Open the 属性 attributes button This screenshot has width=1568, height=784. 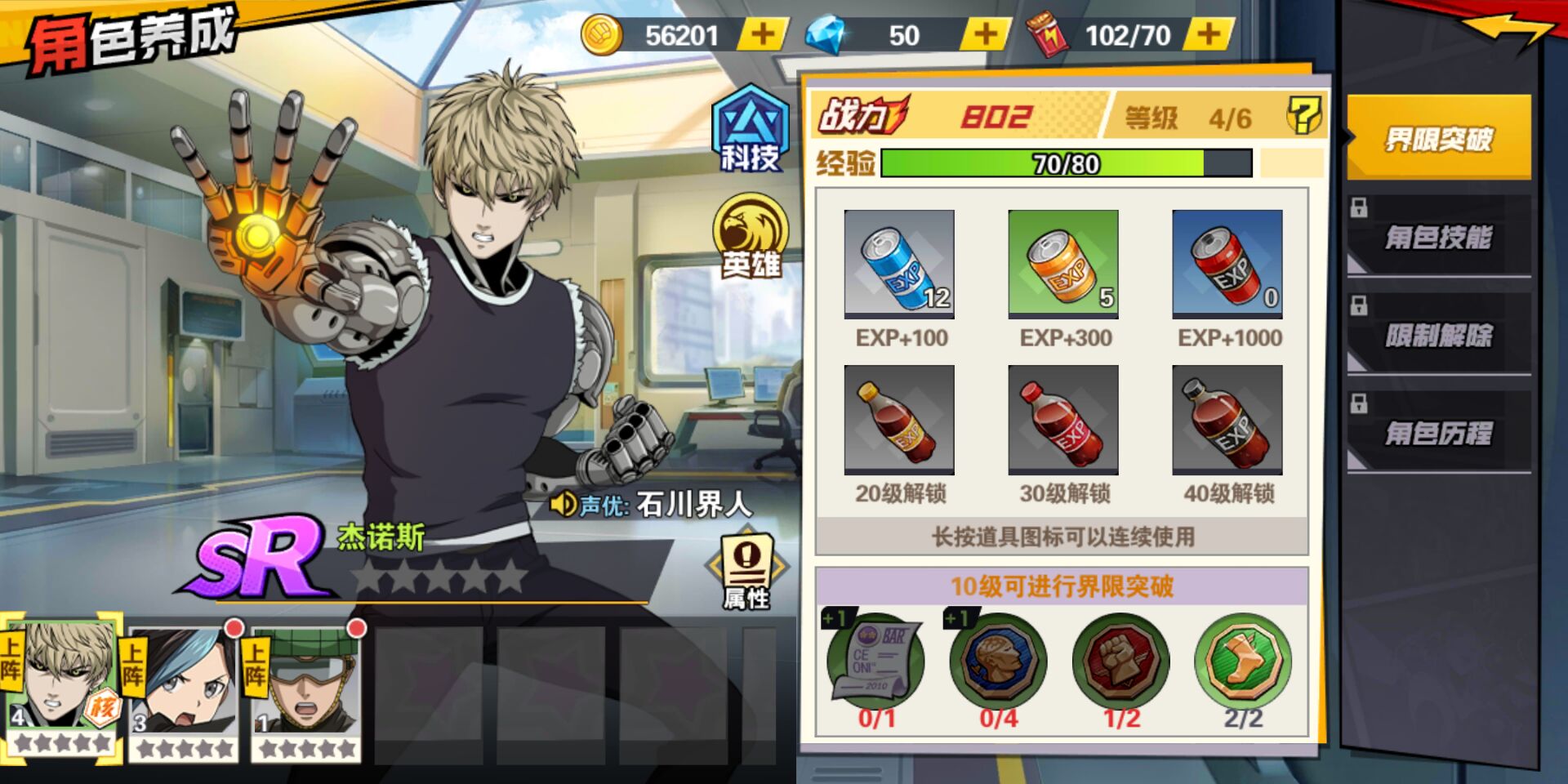click(x=746, y=571)
